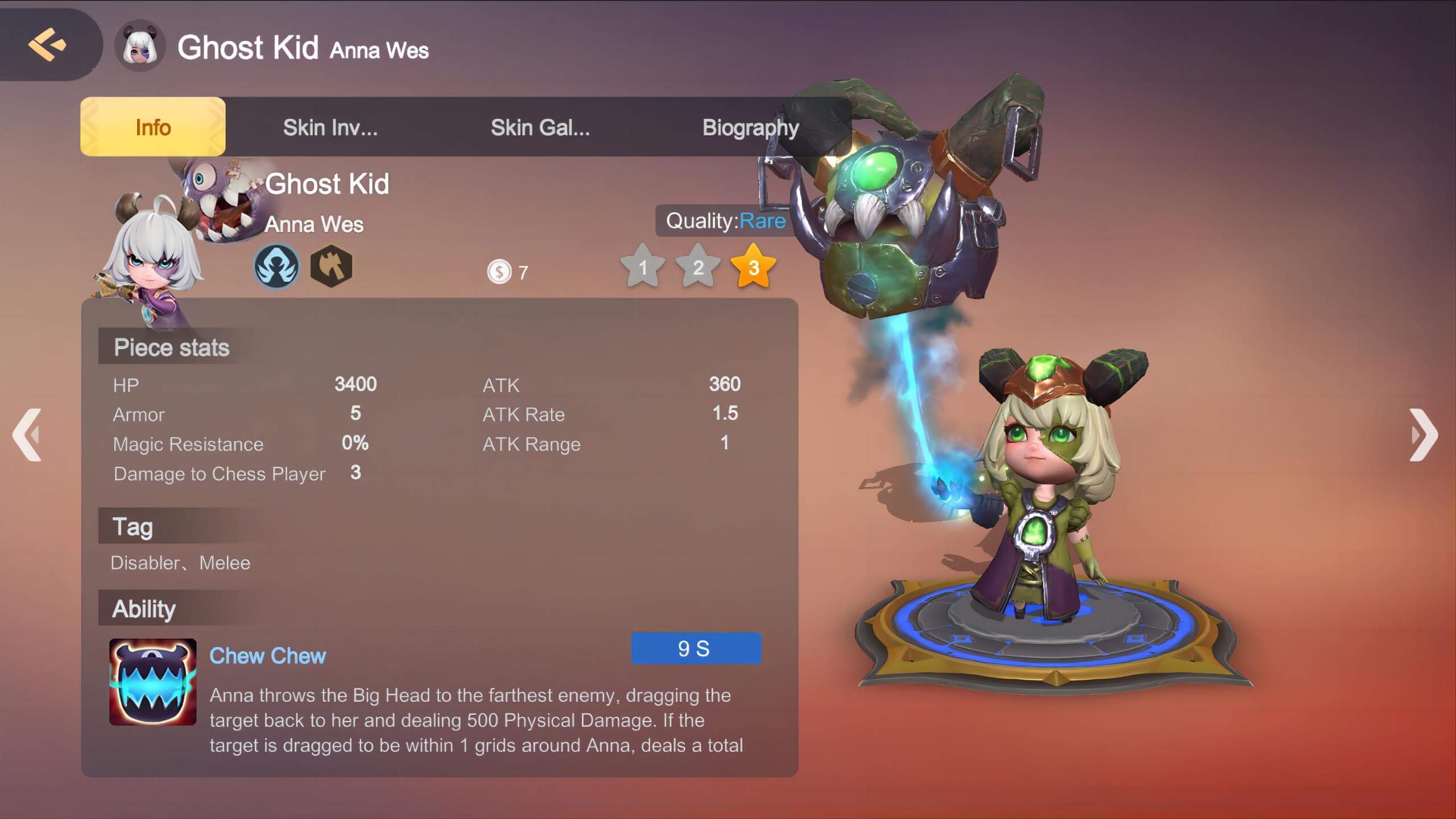Expand the Skin Inv... section
This screenshot has width=1456, height=819.
330,127
